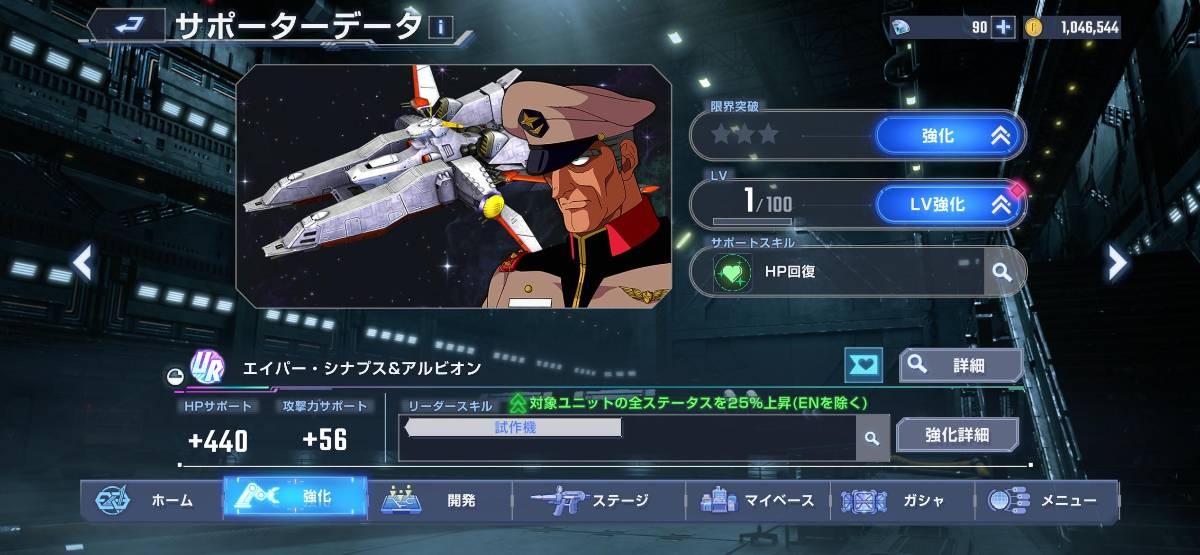Image resolution: width=1200 pixels, height=555 pixels.
Task: Show the previous supporter with left arrow
Action: pos(83,263)
